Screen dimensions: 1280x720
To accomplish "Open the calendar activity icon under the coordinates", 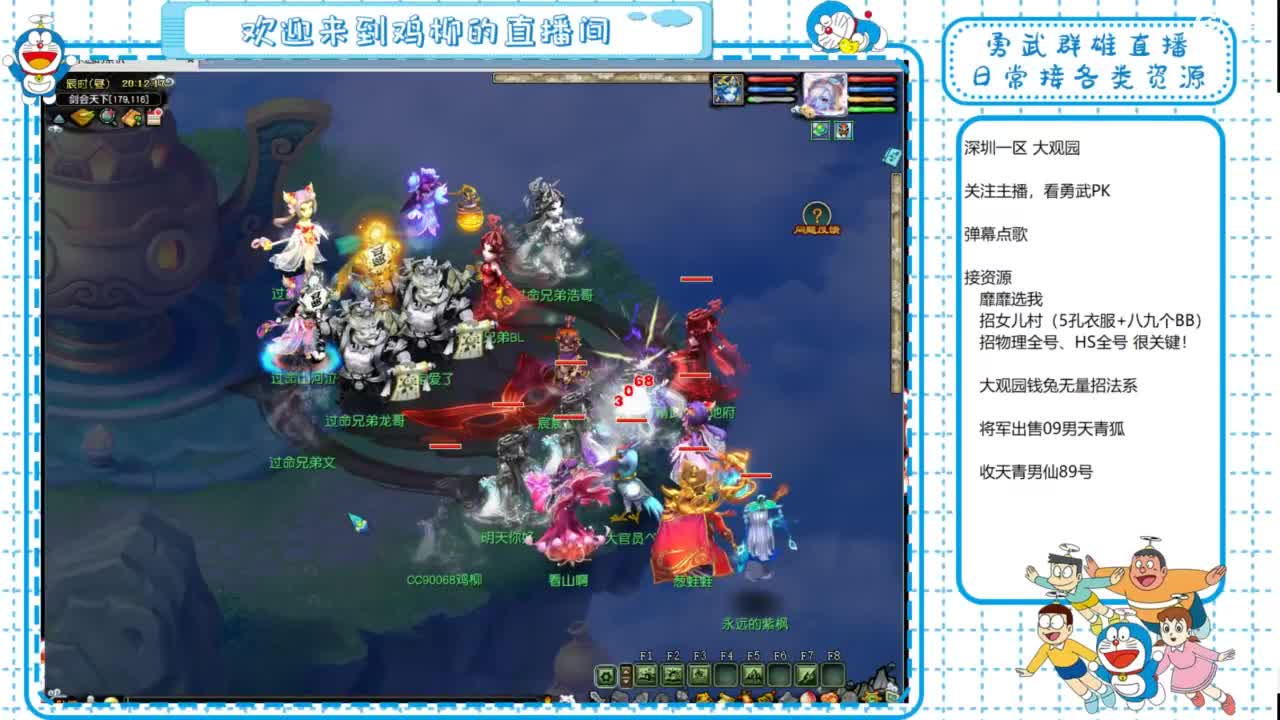I will [x=153, y=115].
